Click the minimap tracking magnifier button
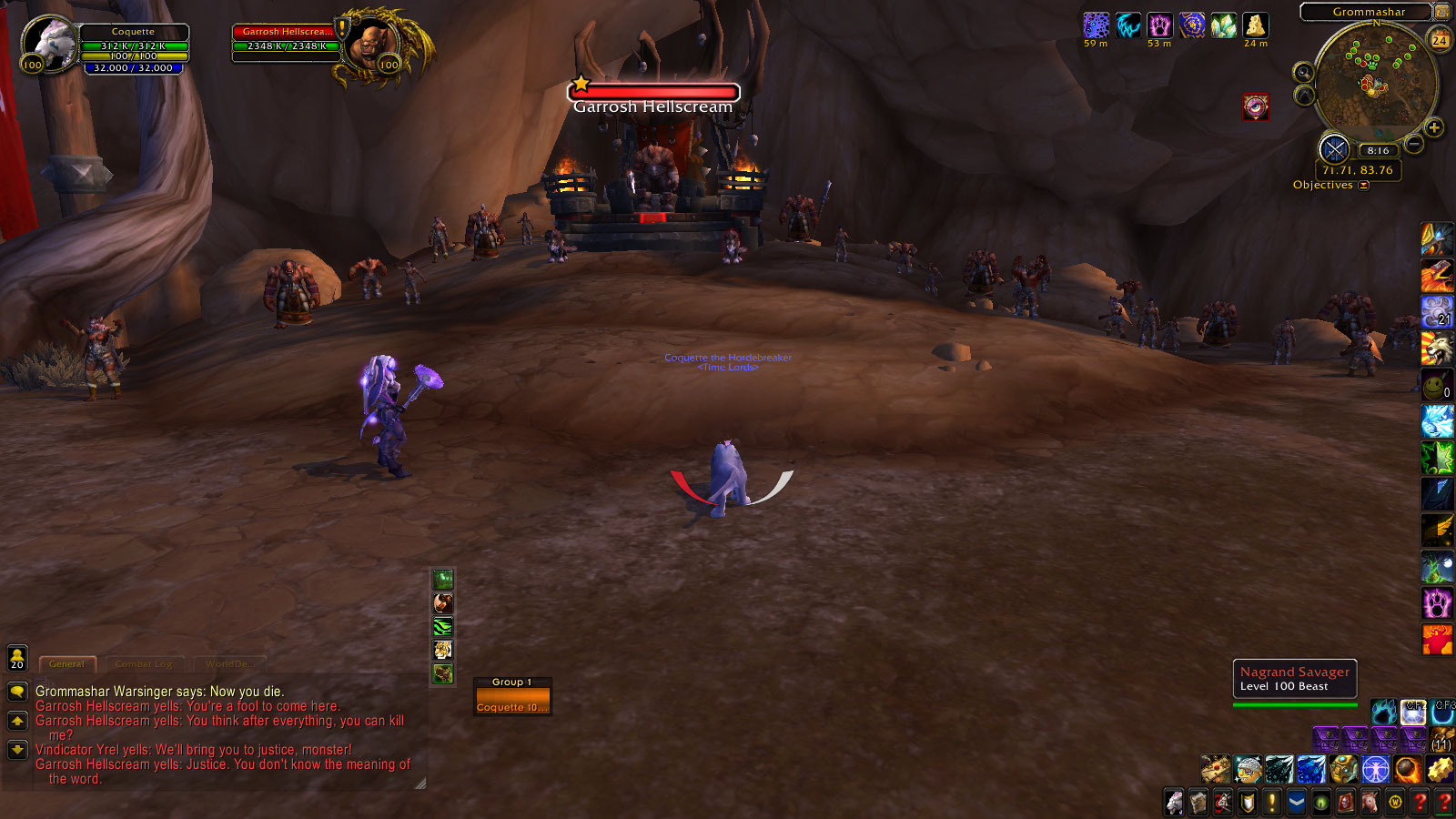The width and height of the screenshot is (1456, 819). click(x=1304, y=73)
